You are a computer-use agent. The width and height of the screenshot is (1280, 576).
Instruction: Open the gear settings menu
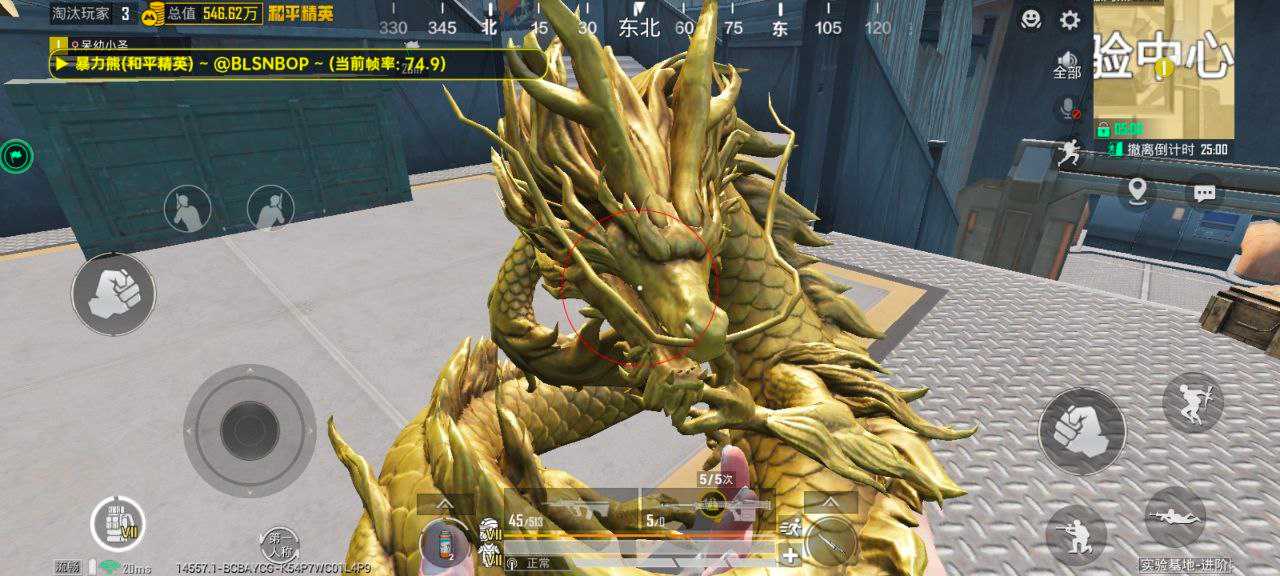click(x=1070, y=20)
